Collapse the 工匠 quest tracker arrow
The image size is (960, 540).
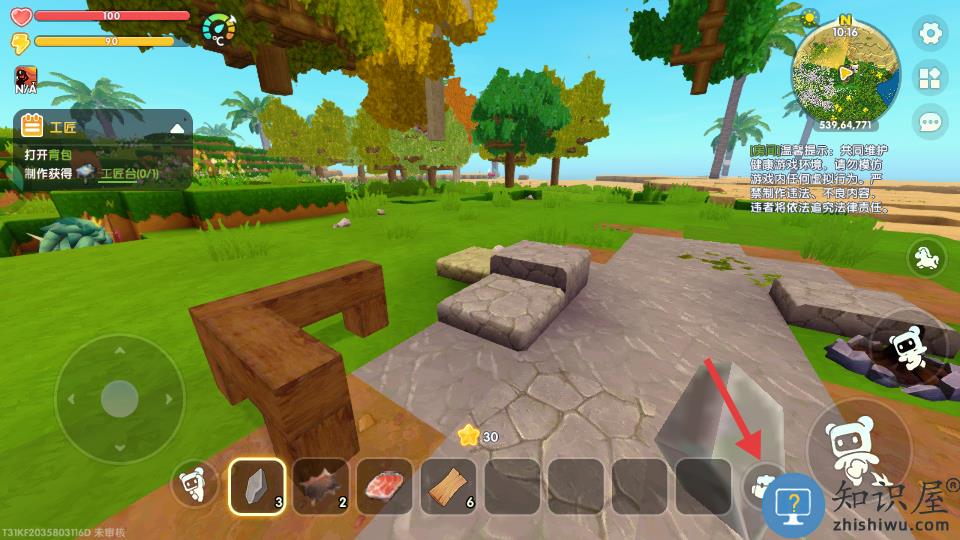(x=177, y=128)
